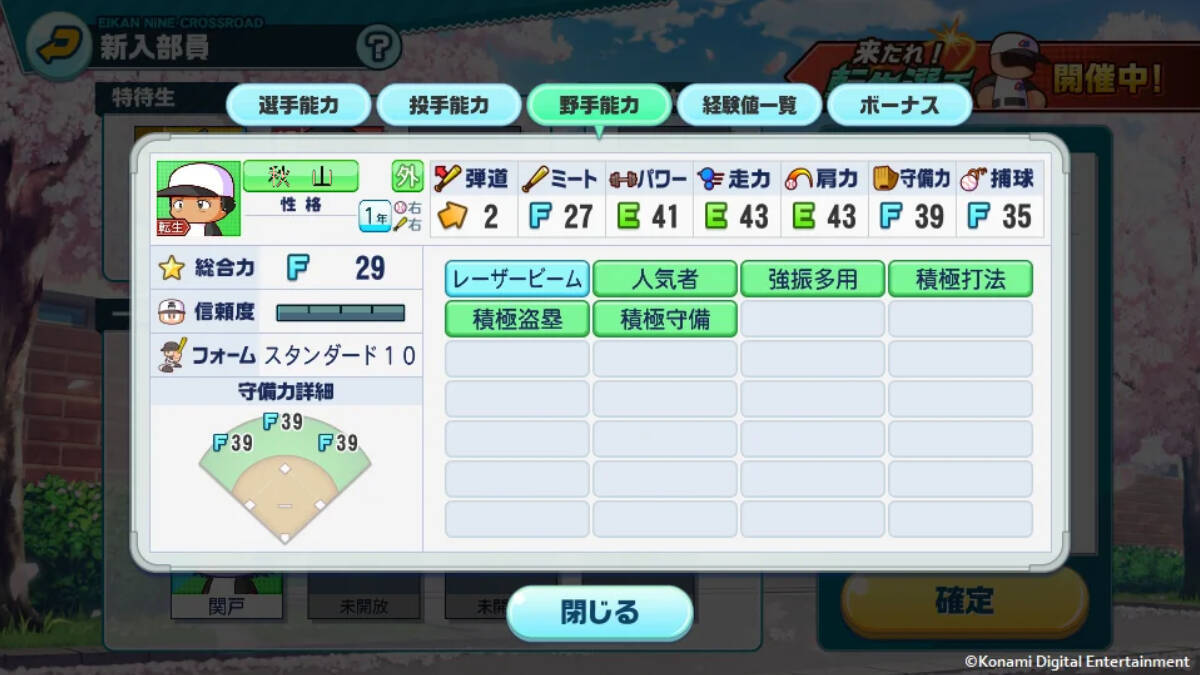The height and width of the screenshot is (675, 1200).
Task: Choose the 積極盗塁 skill tile
Action: 517,319
